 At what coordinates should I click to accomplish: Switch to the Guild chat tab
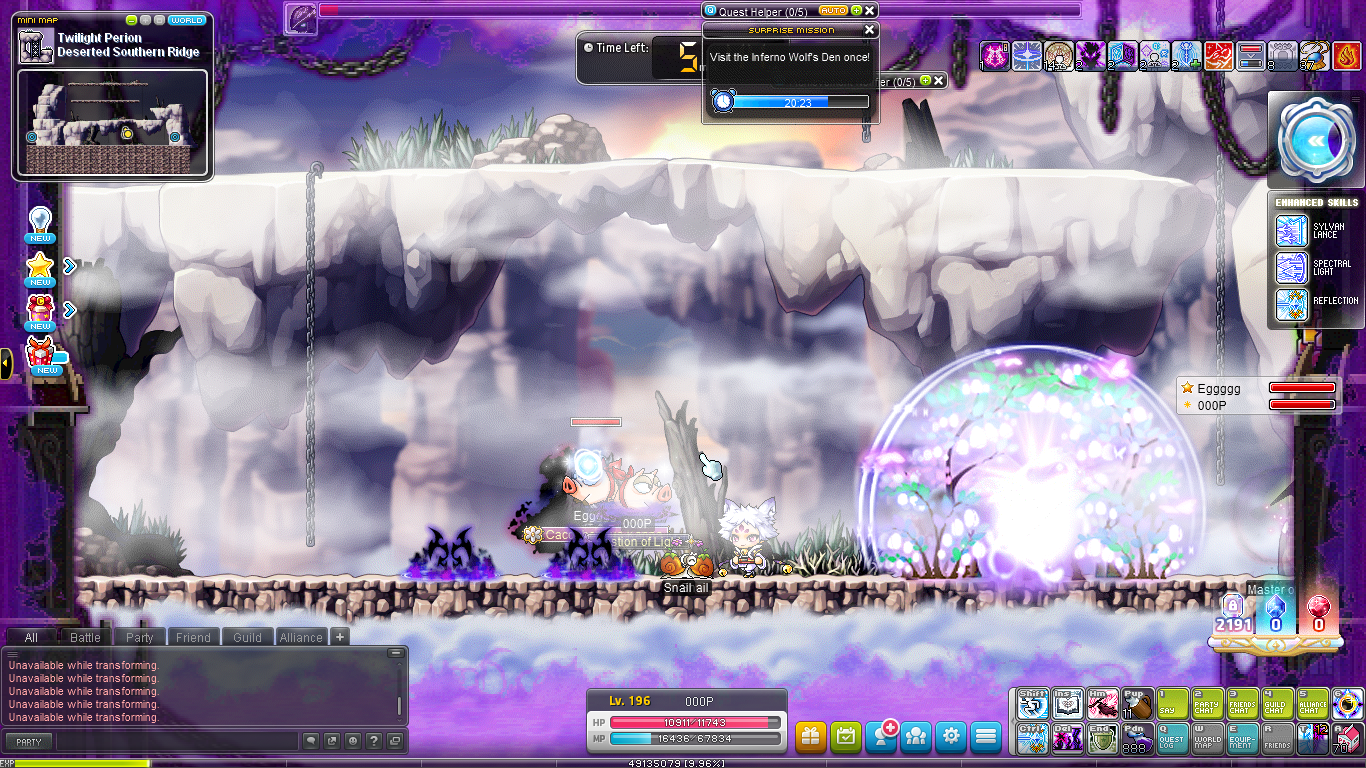coord(247,637)
